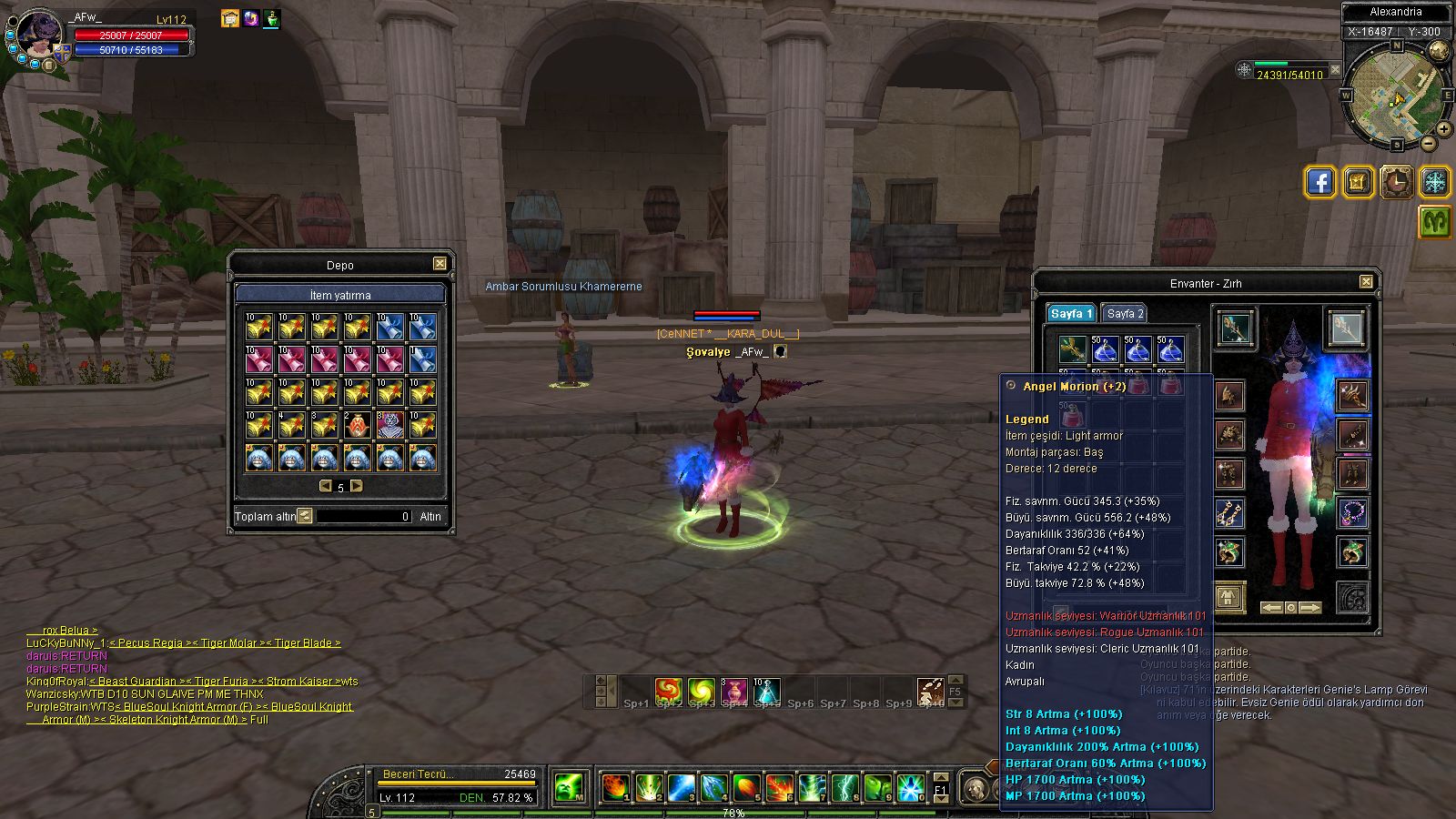Use the green spiral skill on Sp+3
This screenshot has height=819, width=1456.
[x=702, y=692]
